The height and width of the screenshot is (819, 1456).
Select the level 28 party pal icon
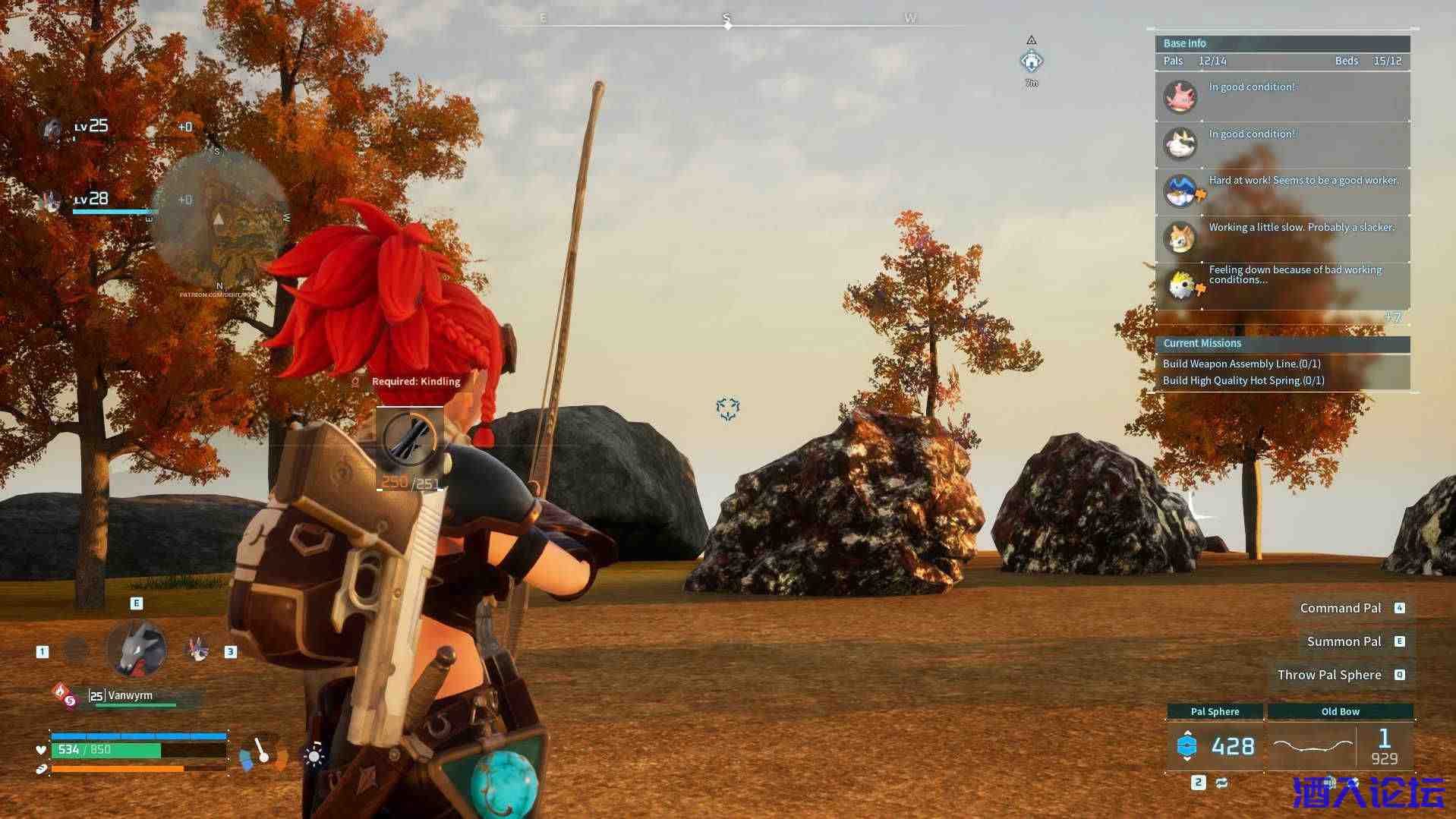pyautogui.click(x=52, y=201)
